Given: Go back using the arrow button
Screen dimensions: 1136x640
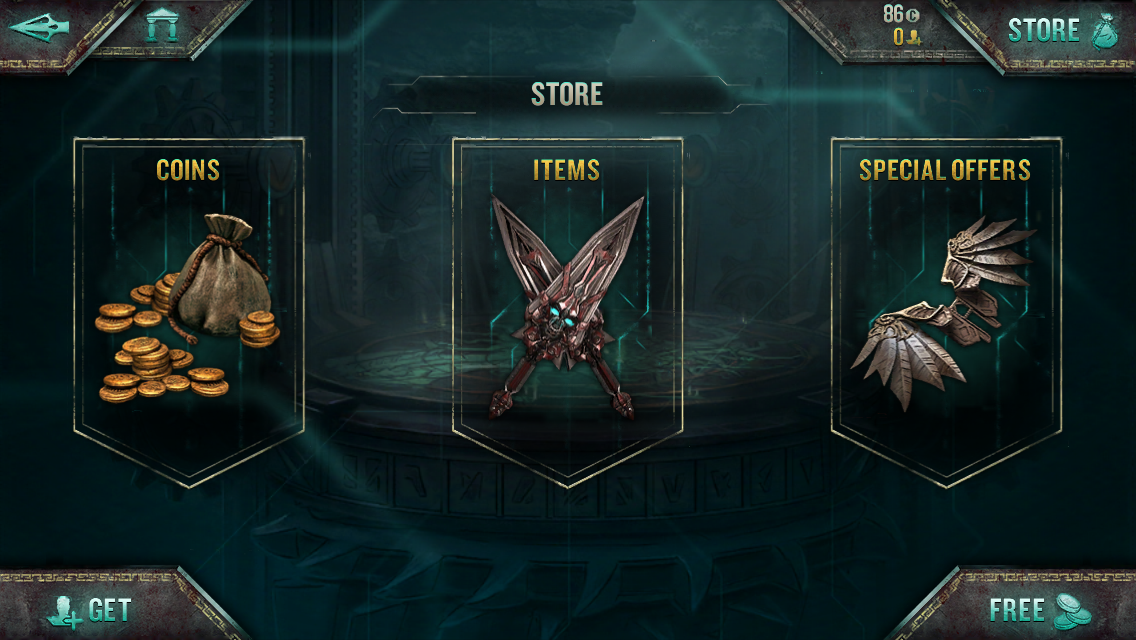Looking at the screenshot, I should tap(38, 27).
